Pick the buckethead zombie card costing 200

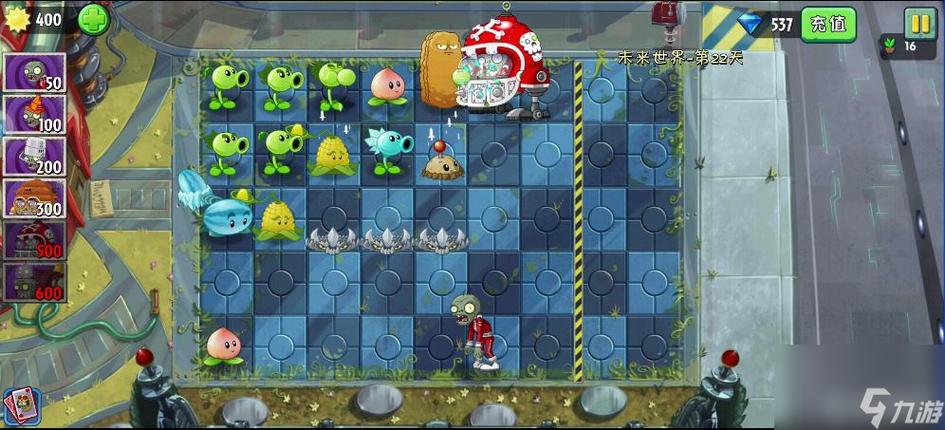(x=35, y=156)
